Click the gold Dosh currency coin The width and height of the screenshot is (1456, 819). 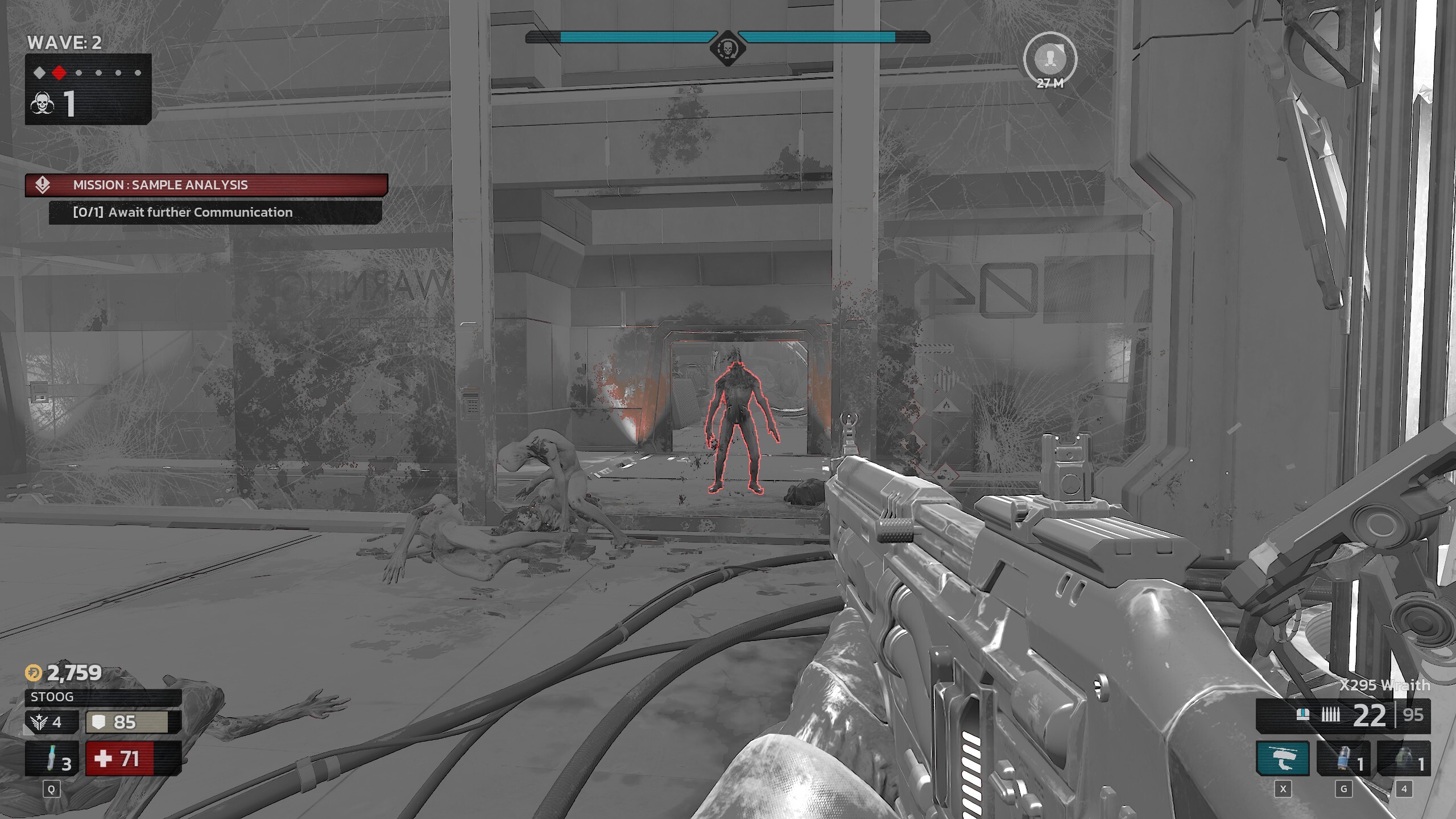pos(34,673)
